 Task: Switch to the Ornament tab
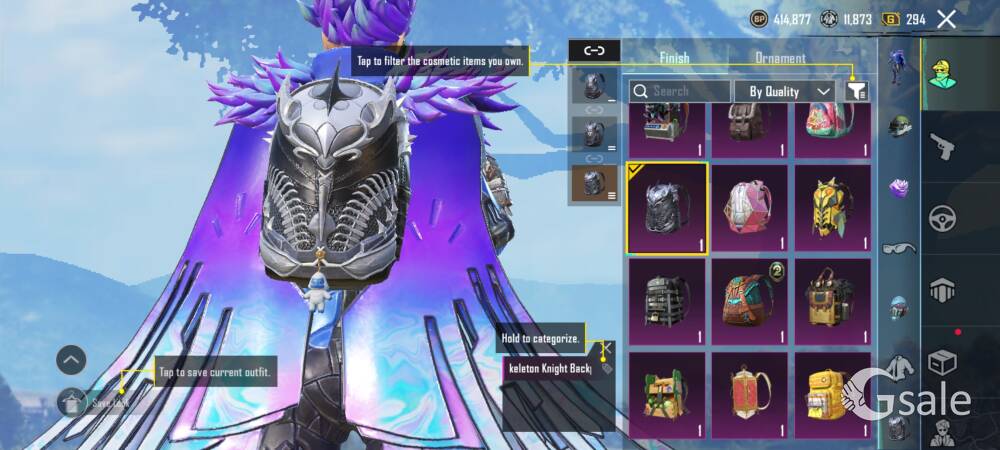tap(780, 58)
